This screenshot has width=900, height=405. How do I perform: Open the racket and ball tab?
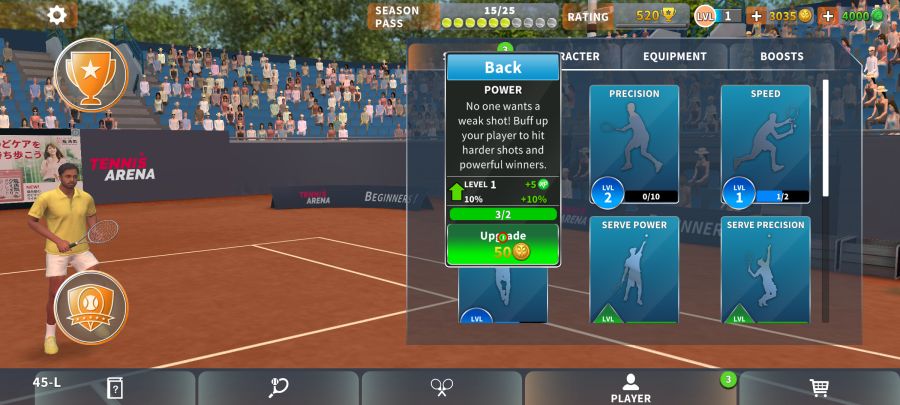(279, 388)
